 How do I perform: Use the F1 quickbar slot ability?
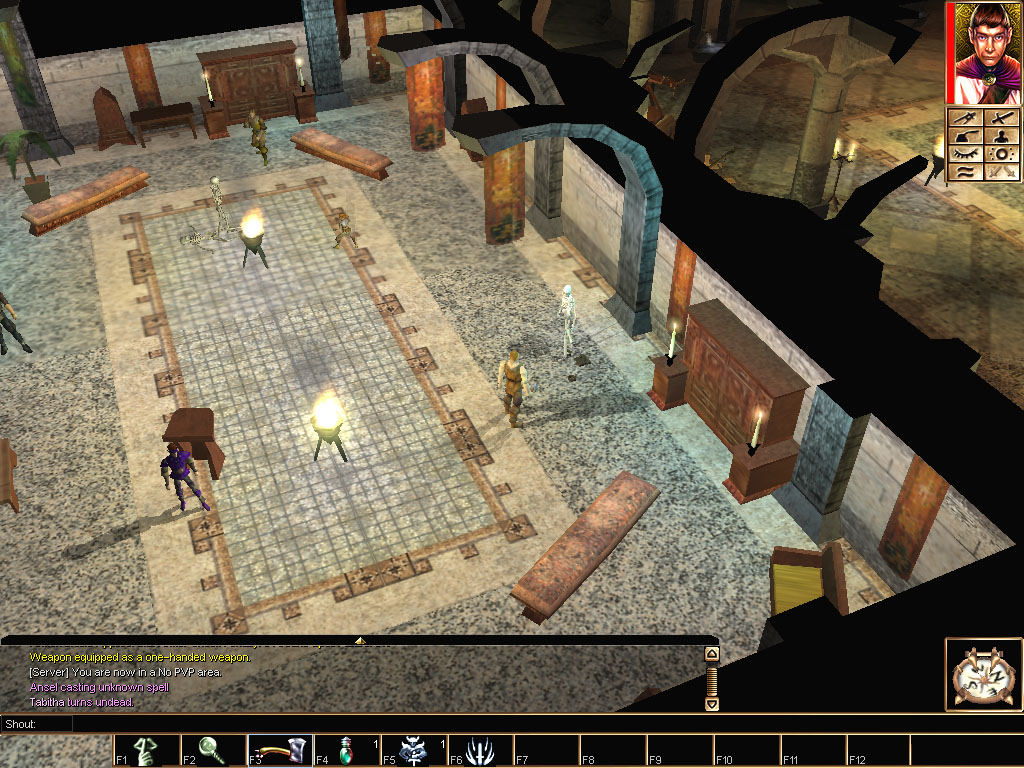click(145, 751)
